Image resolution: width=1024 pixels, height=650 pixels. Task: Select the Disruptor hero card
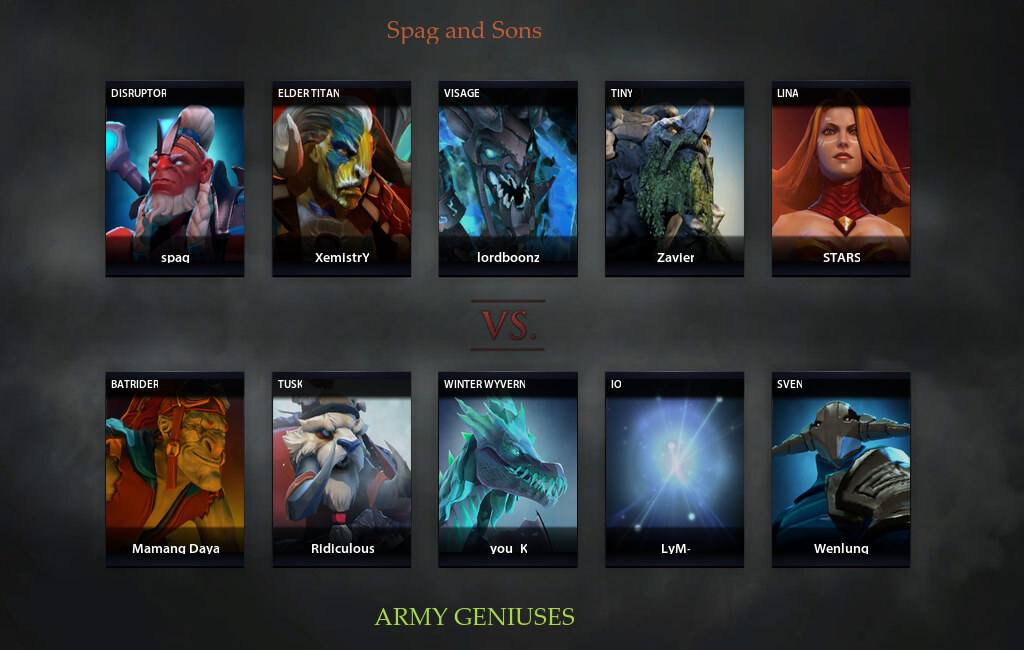(x=175, y=178)
